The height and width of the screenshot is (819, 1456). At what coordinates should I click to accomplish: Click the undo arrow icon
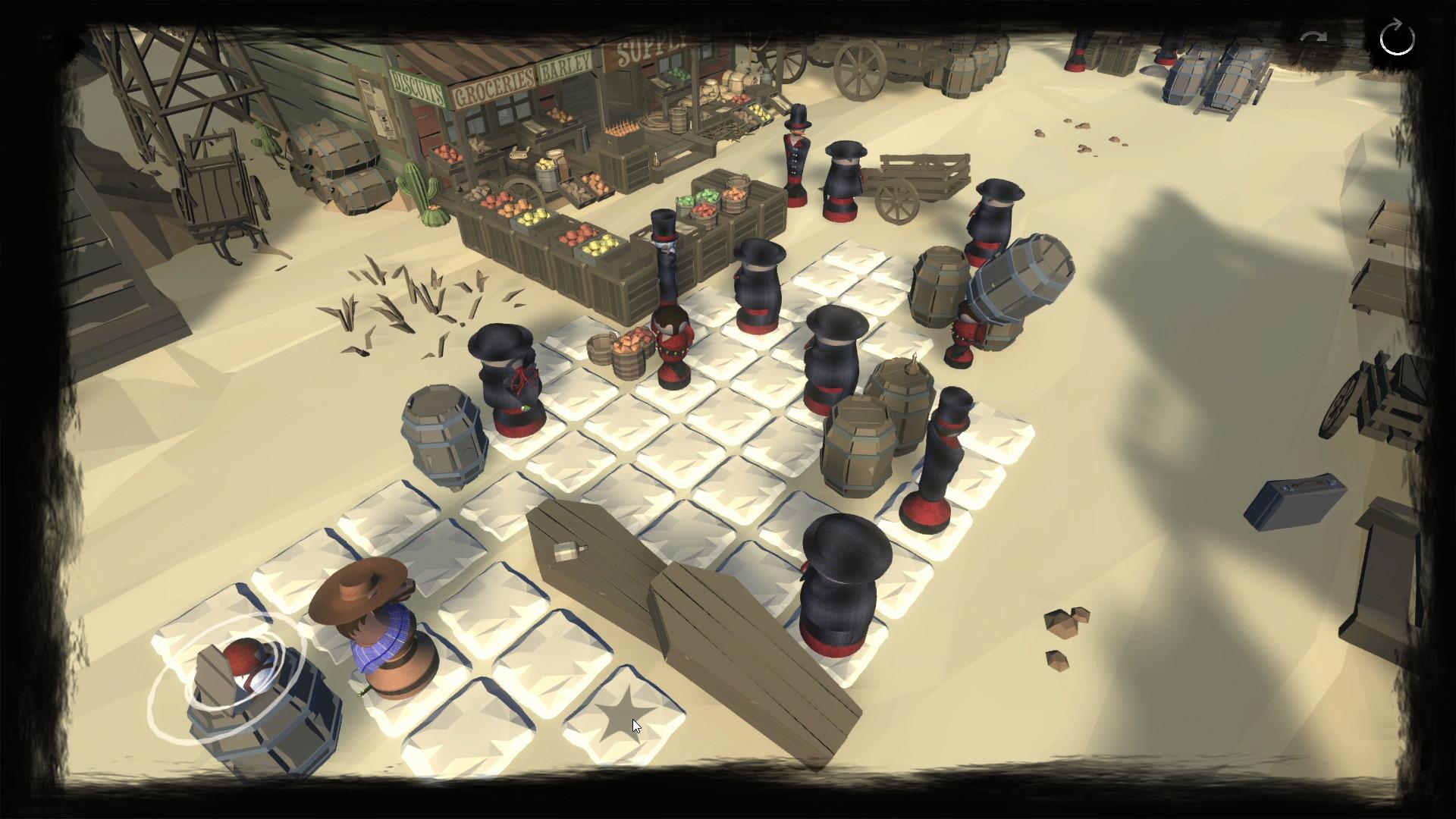1316,36
